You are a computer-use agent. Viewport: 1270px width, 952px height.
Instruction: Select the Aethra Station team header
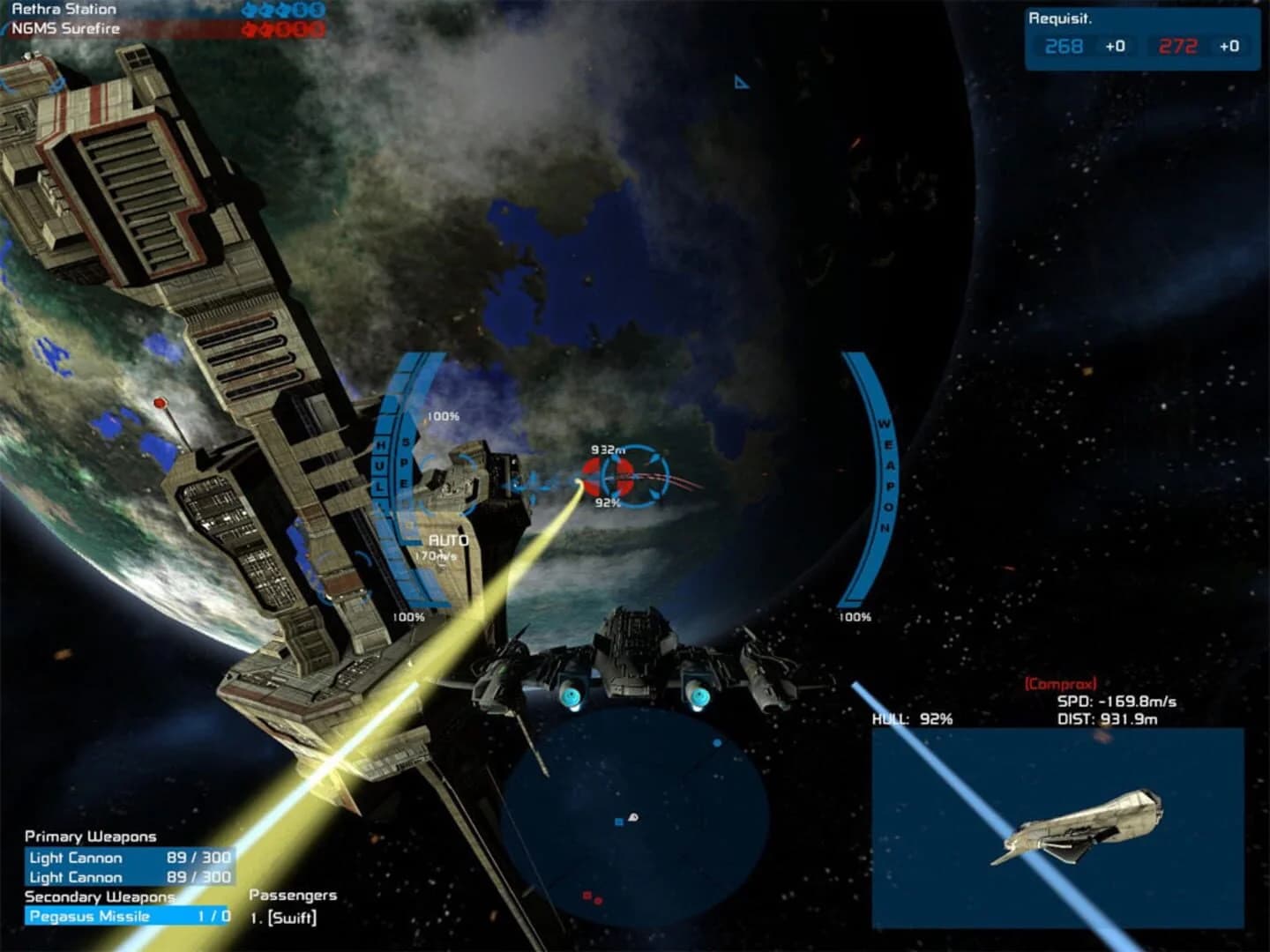(62, 9)
